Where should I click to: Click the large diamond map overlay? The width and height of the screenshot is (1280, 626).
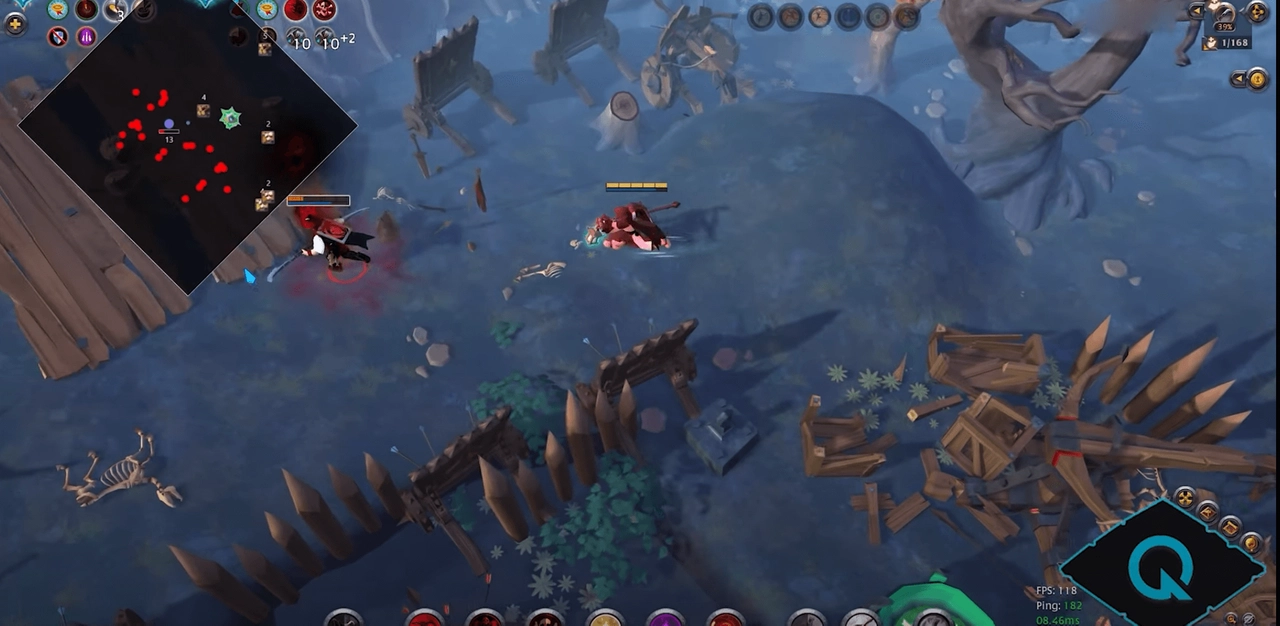[x=188, y=140]
